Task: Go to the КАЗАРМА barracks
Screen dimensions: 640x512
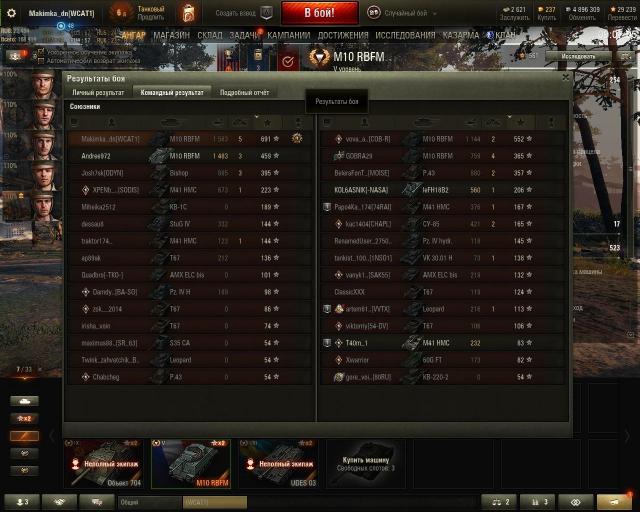Action: pyautogui.click(x=460, y=34)
